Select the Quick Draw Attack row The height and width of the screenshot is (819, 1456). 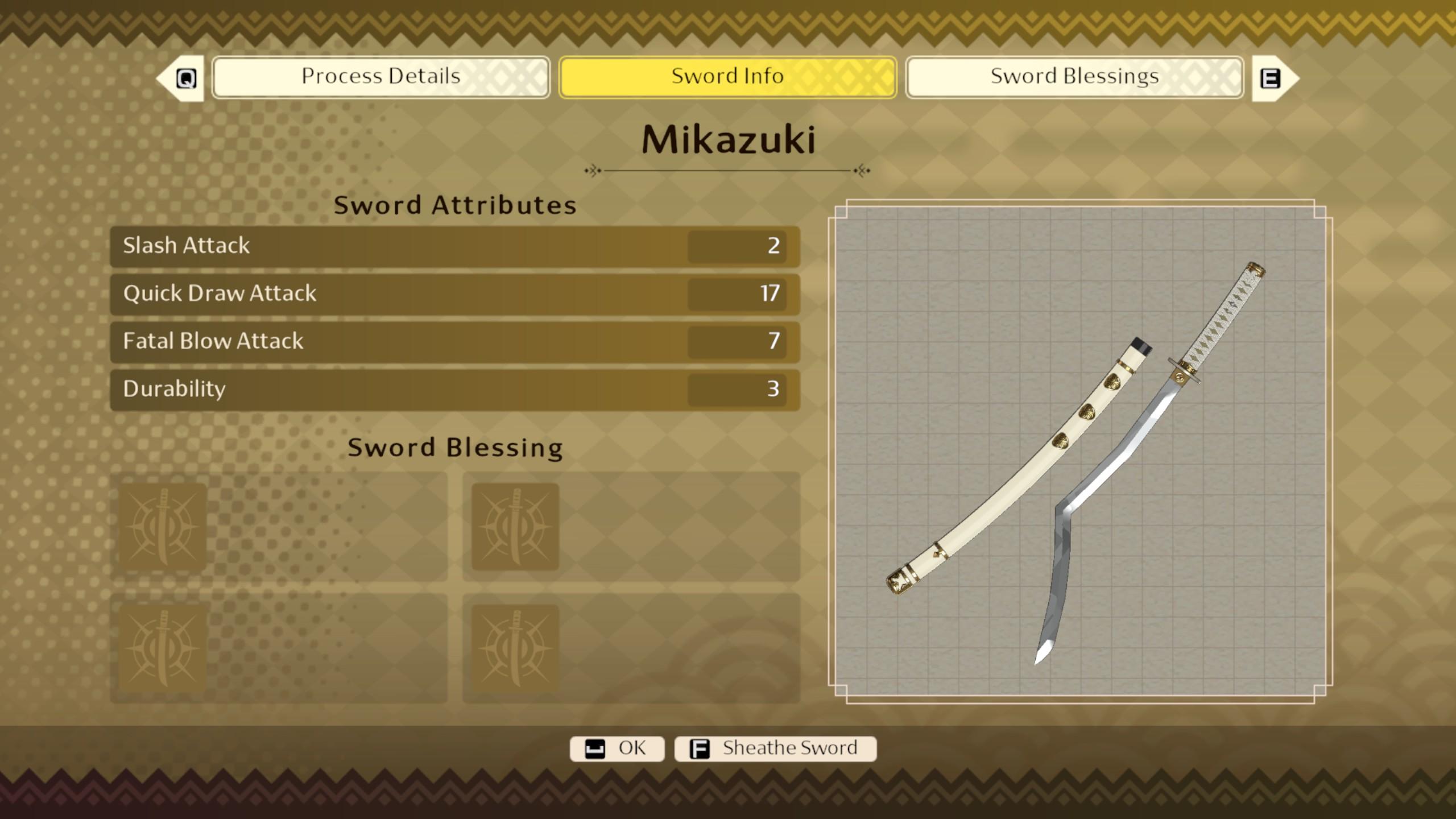pos(454,294)
